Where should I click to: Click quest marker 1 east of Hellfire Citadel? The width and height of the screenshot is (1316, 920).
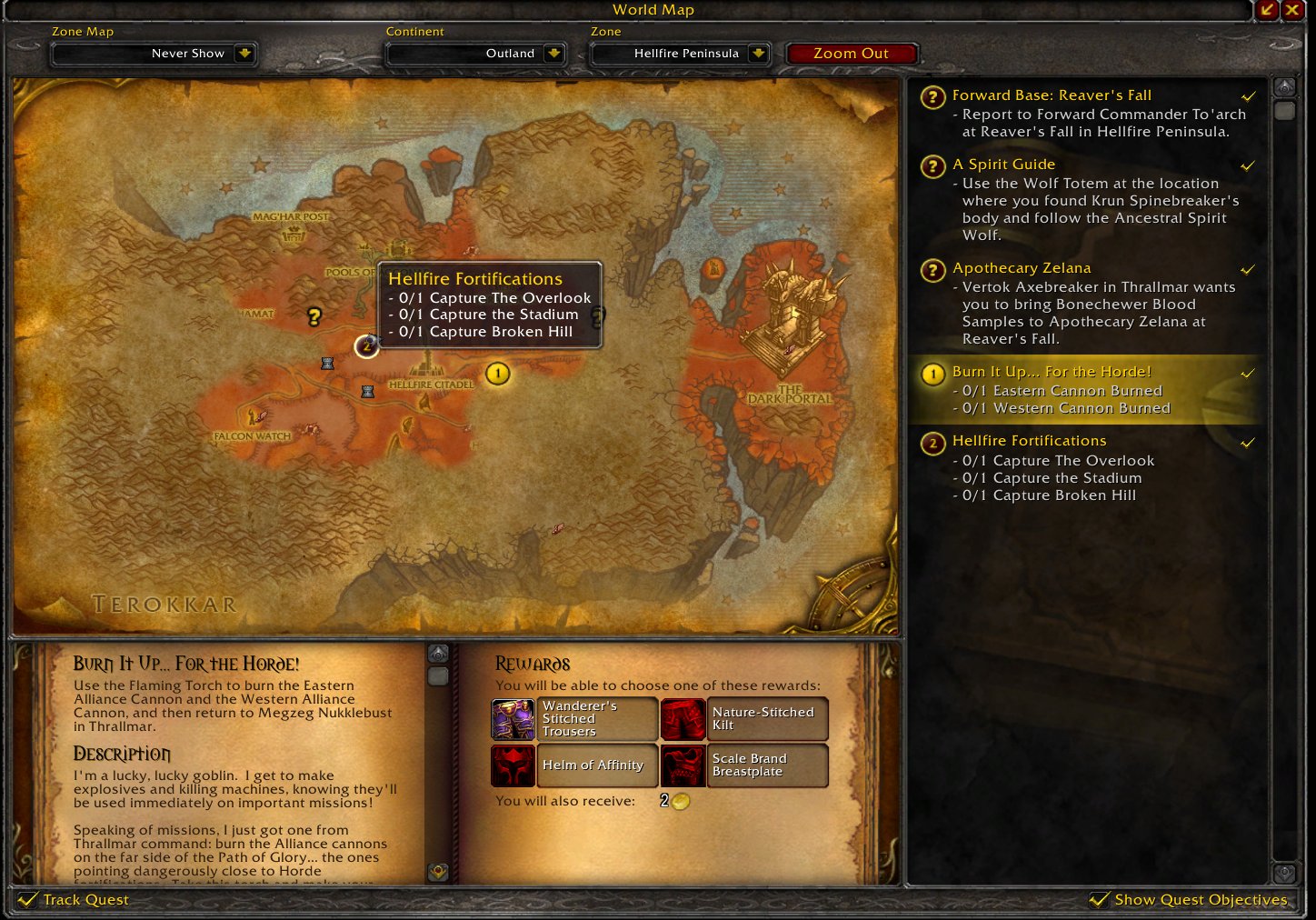(497, 374)
